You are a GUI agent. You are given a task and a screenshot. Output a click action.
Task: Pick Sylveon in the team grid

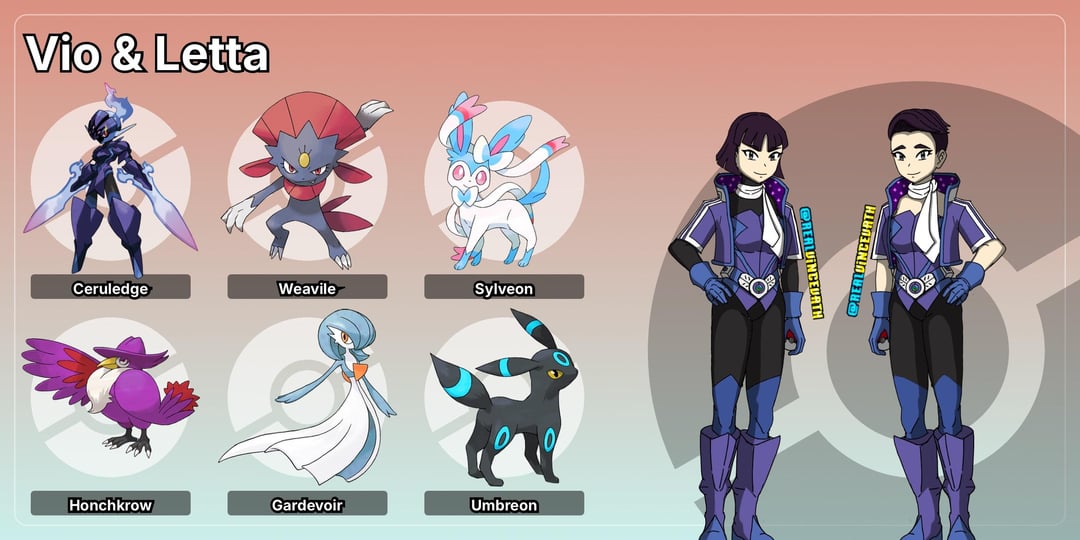(504, 185)
